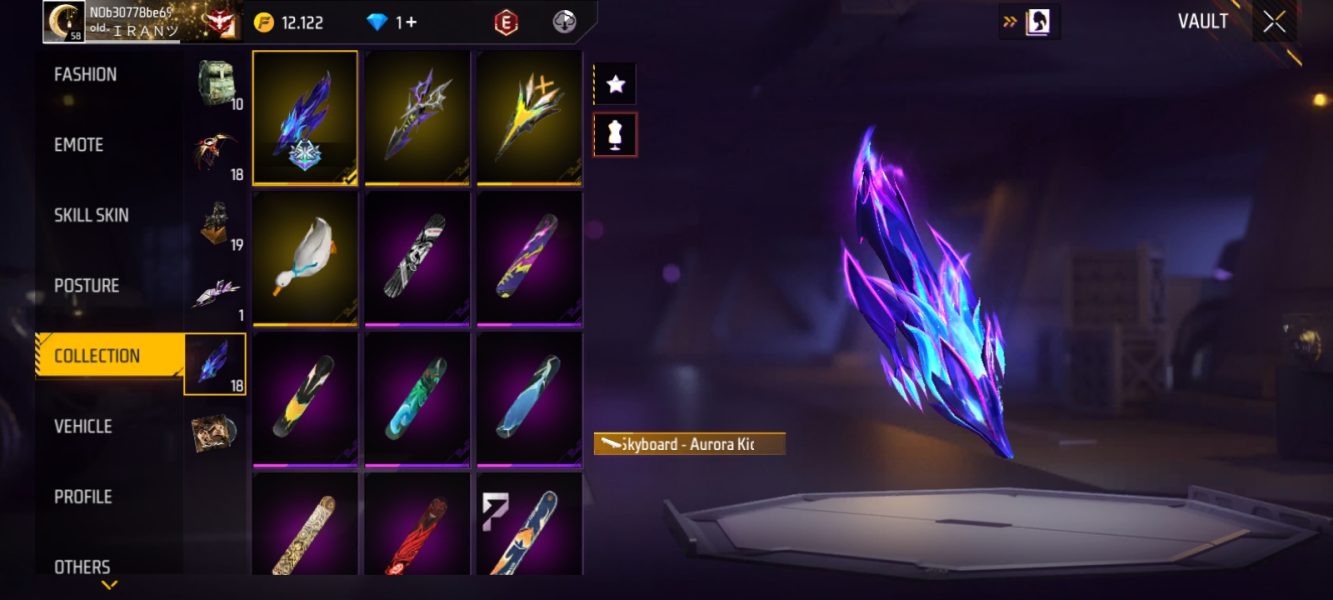Toggle the star favorites filter
This screenshot has width=1333, height=600.
(615, 85)
